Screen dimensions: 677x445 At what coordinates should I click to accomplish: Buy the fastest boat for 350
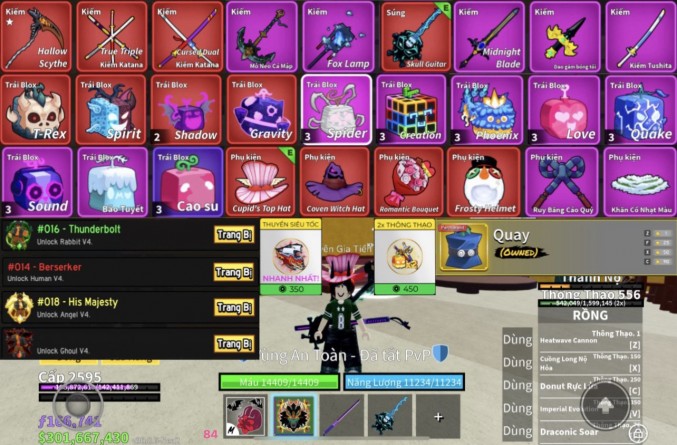coord(291,260)
